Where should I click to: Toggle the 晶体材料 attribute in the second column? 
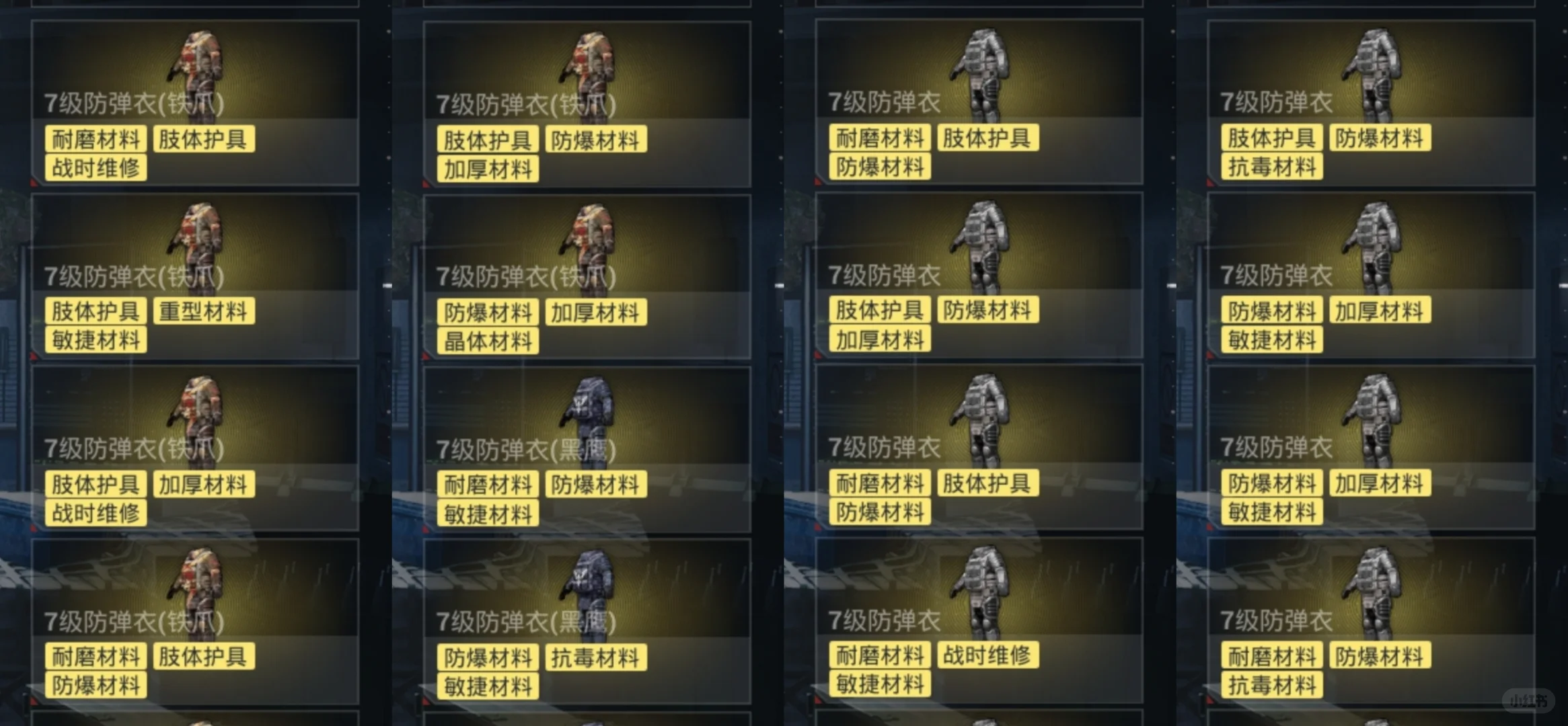(x=488, y=340)
